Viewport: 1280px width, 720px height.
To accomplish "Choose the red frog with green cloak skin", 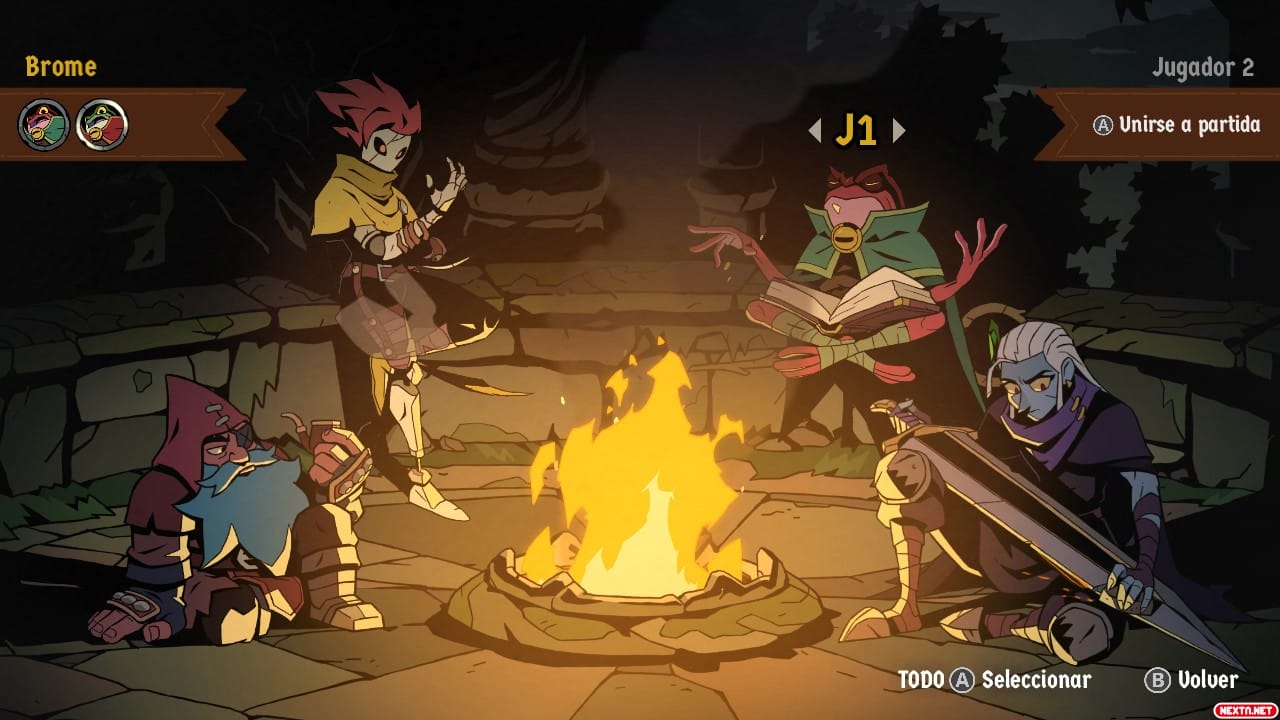I will point(44,126).
